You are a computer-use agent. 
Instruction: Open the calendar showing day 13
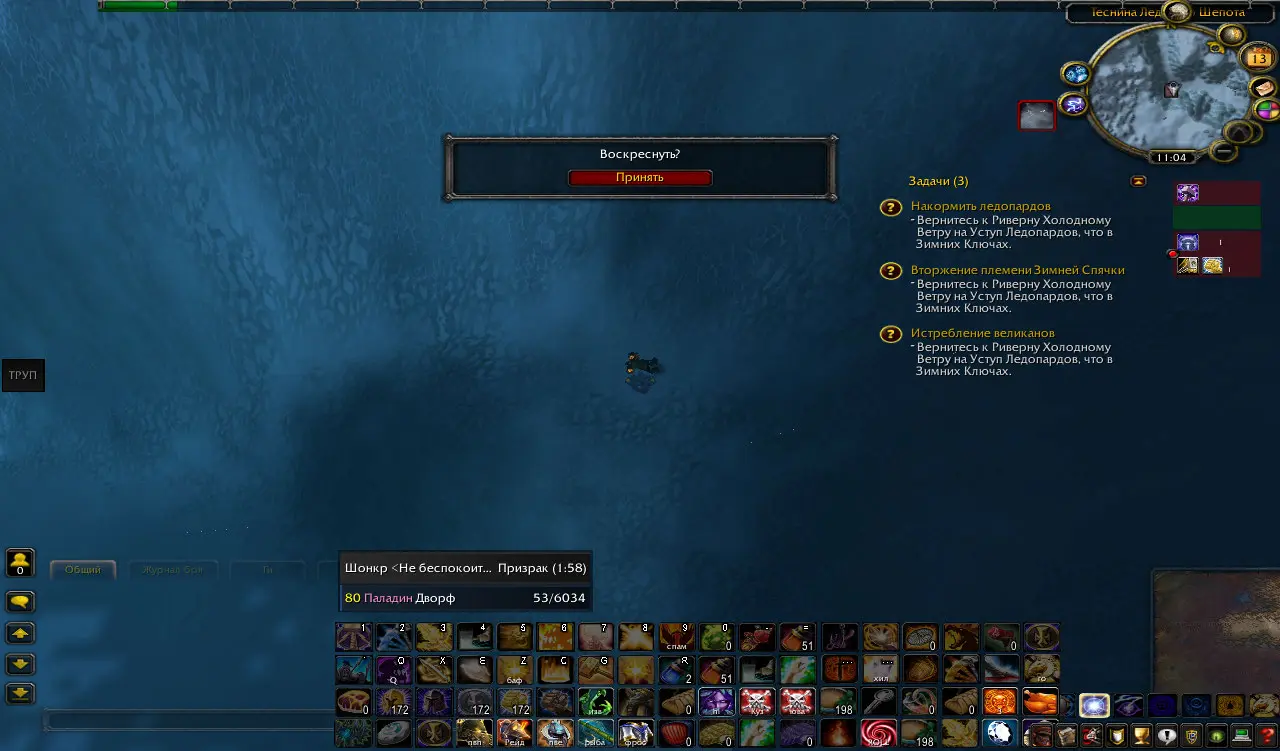pos(1256,58)
